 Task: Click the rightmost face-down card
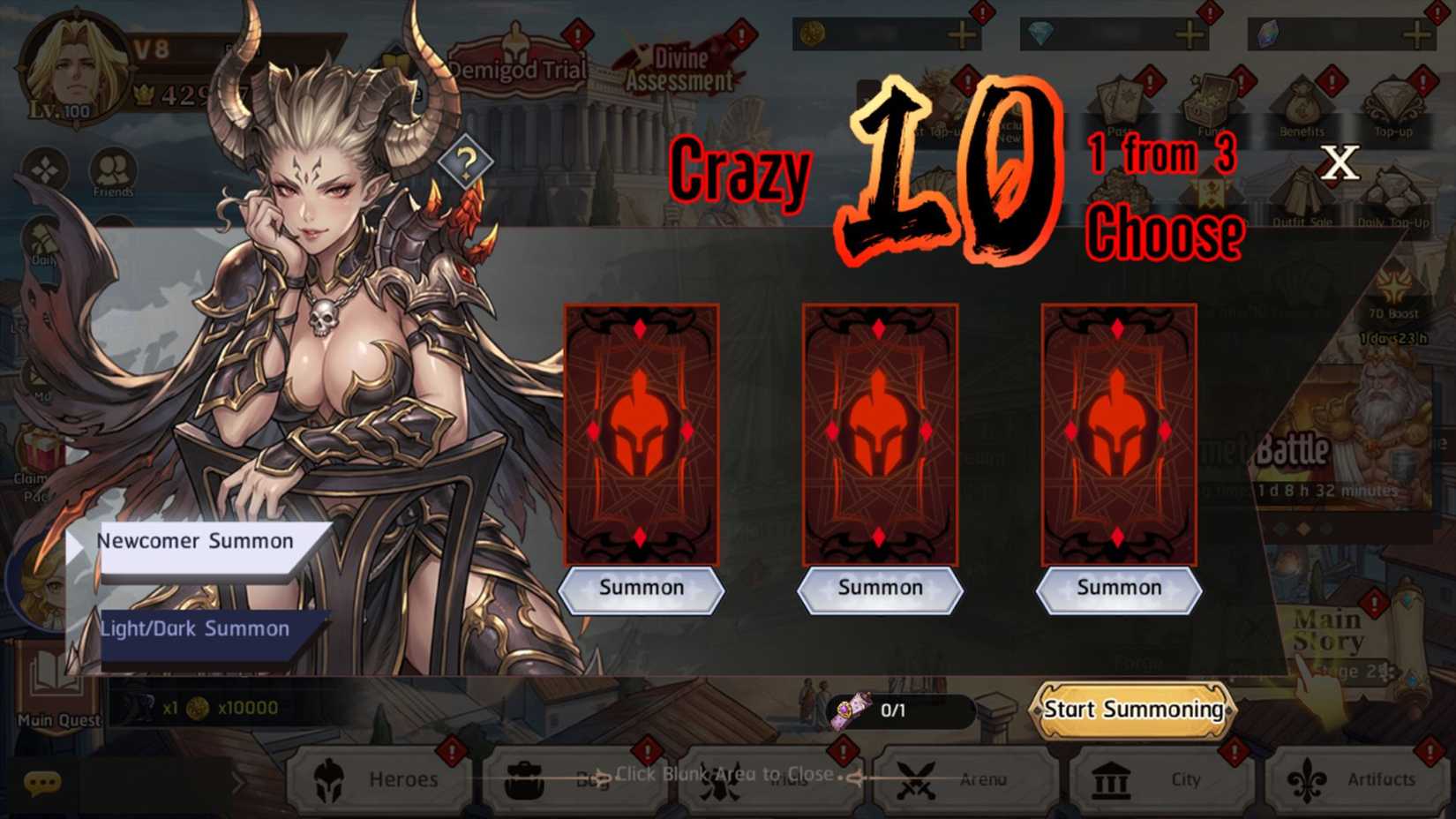pos(1119,432)
